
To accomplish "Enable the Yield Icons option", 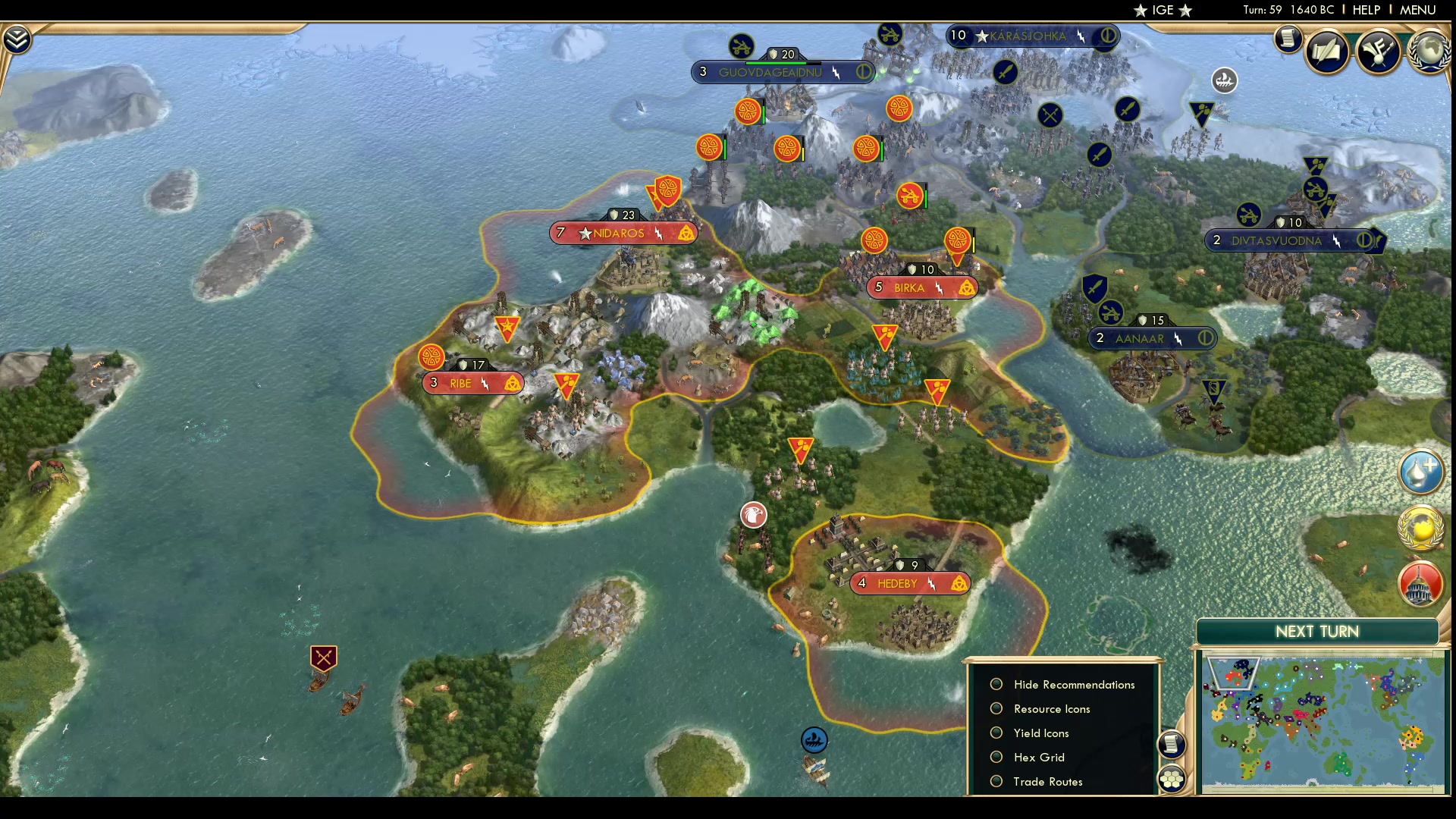I will coord(996,733).
